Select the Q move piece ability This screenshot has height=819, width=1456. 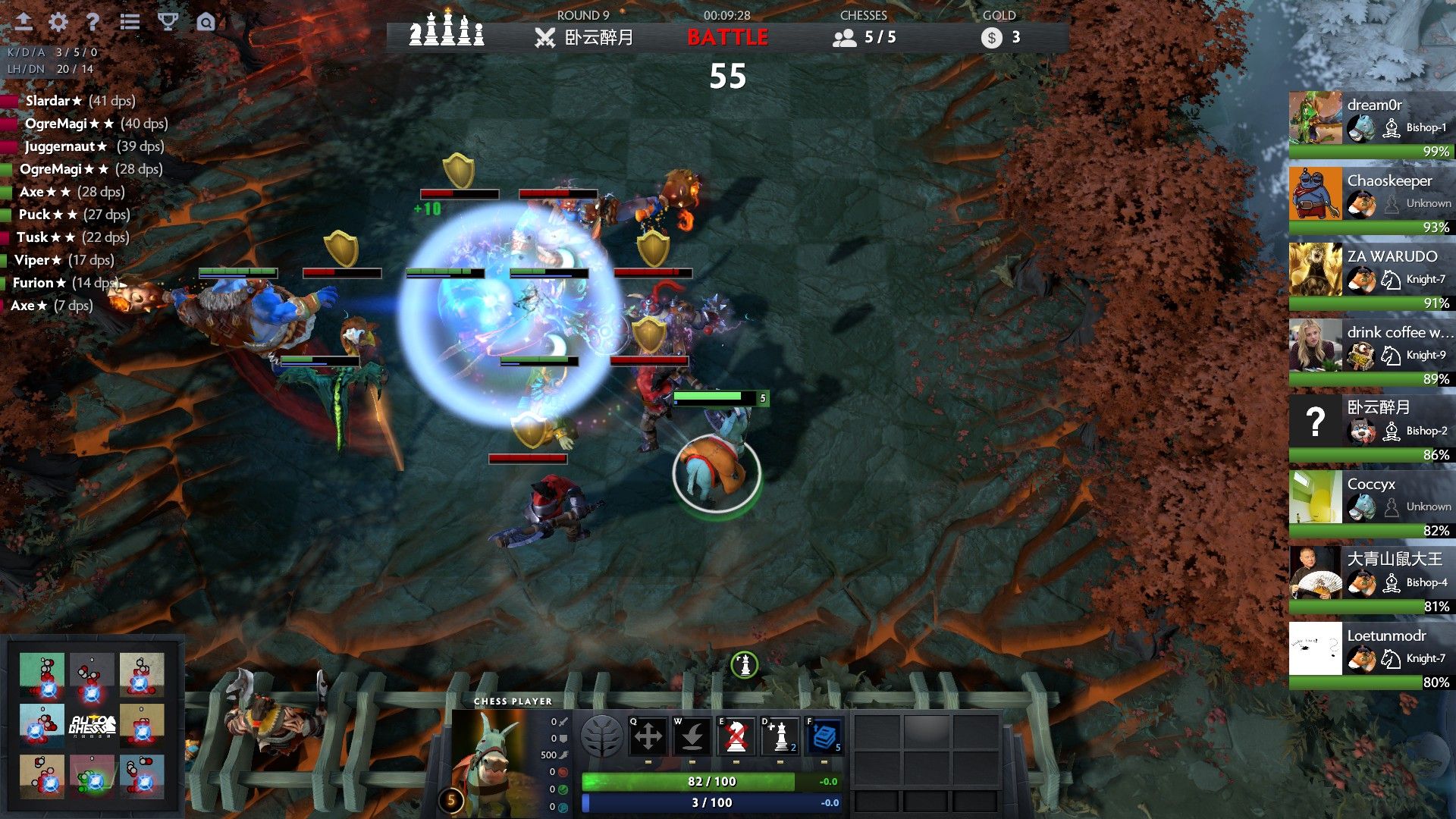pyautogui.click(x=648, y=735)
